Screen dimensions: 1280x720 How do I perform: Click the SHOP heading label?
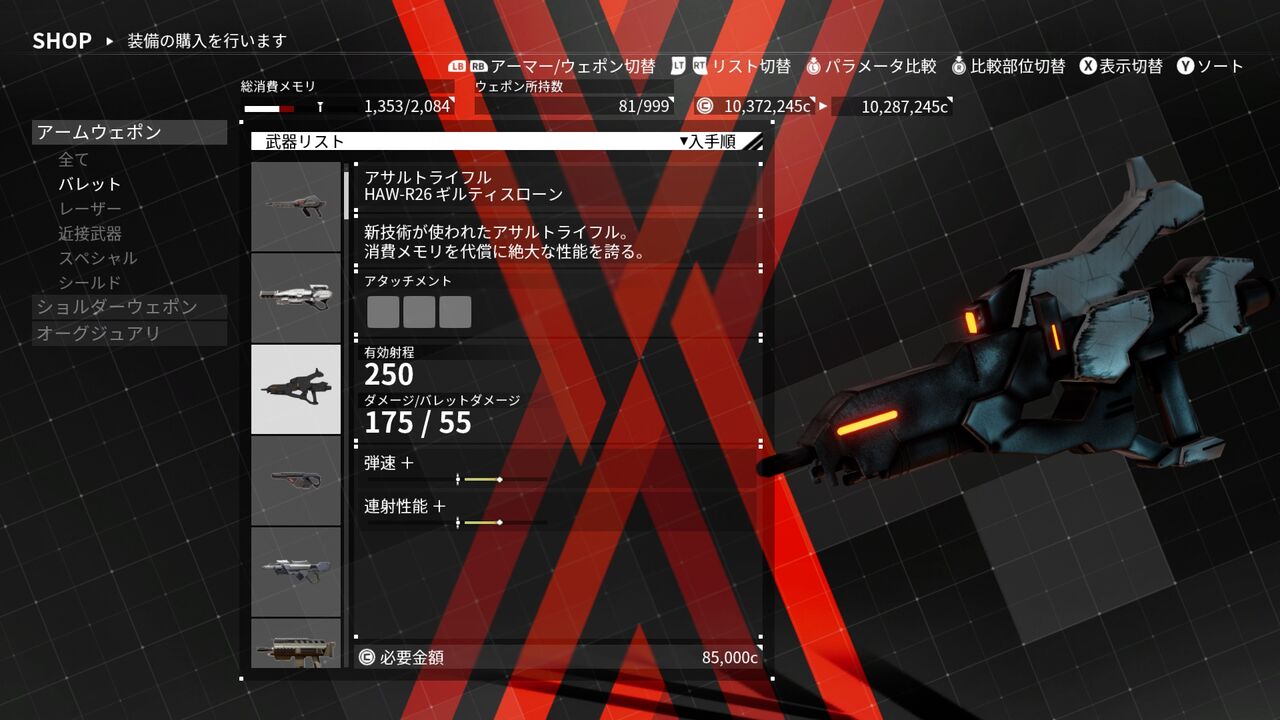pos(62,40)
